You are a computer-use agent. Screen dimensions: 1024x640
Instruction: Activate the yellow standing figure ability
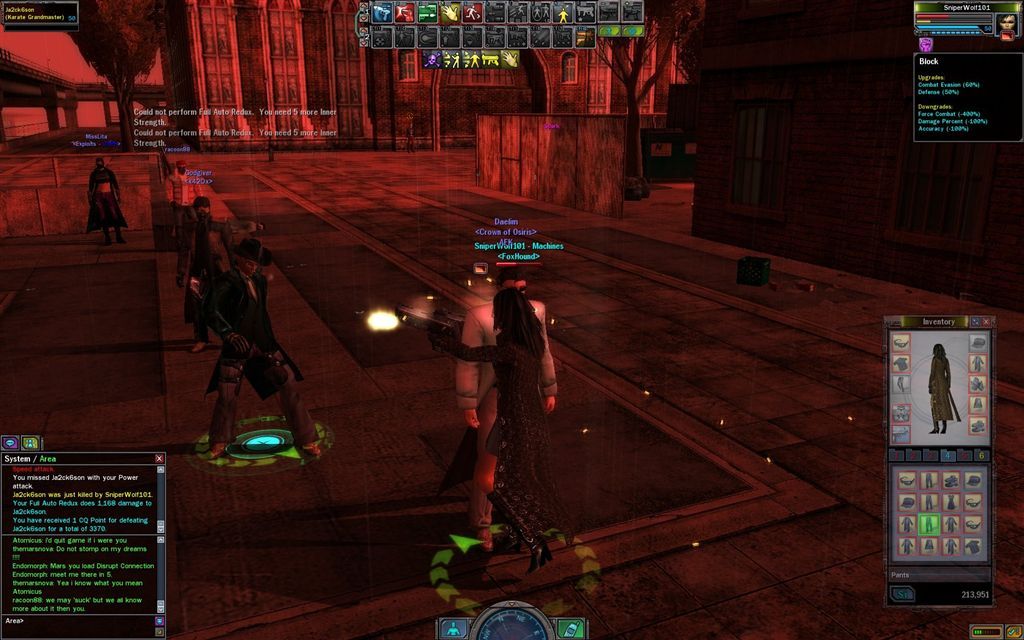pyautogui.click(x=562, y=13)
